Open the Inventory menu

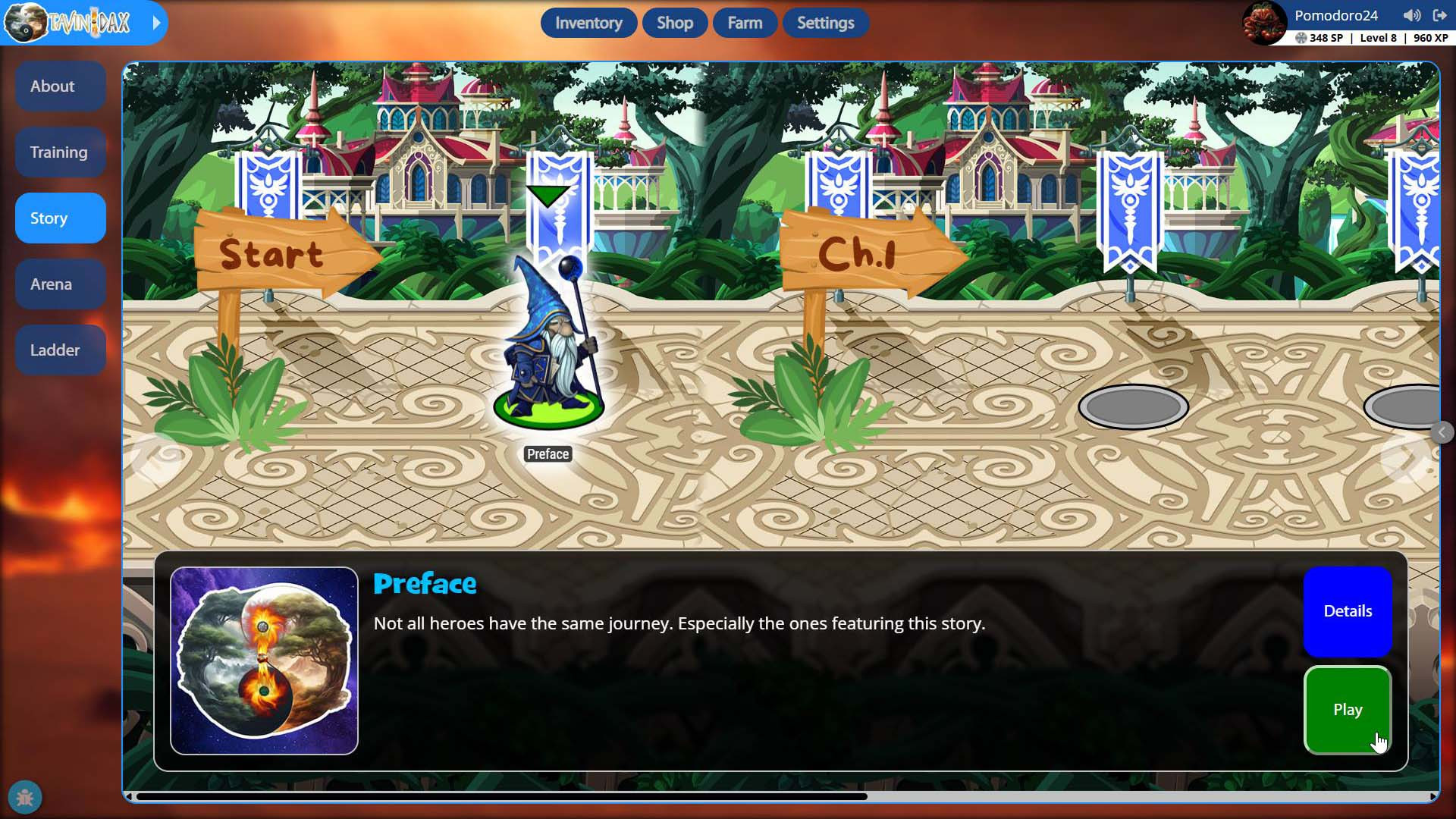tap(588, 23)
